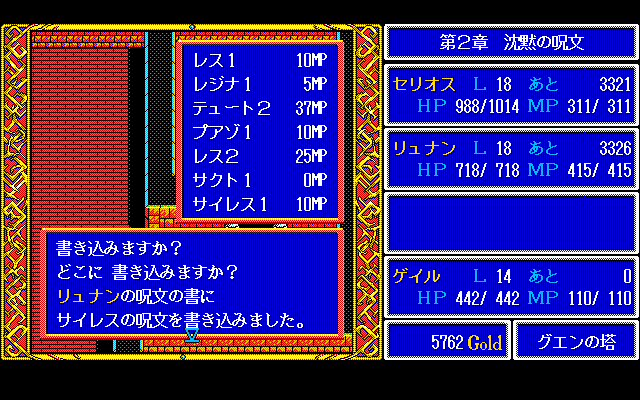Select party member セリオス status panel

point(511,94)
